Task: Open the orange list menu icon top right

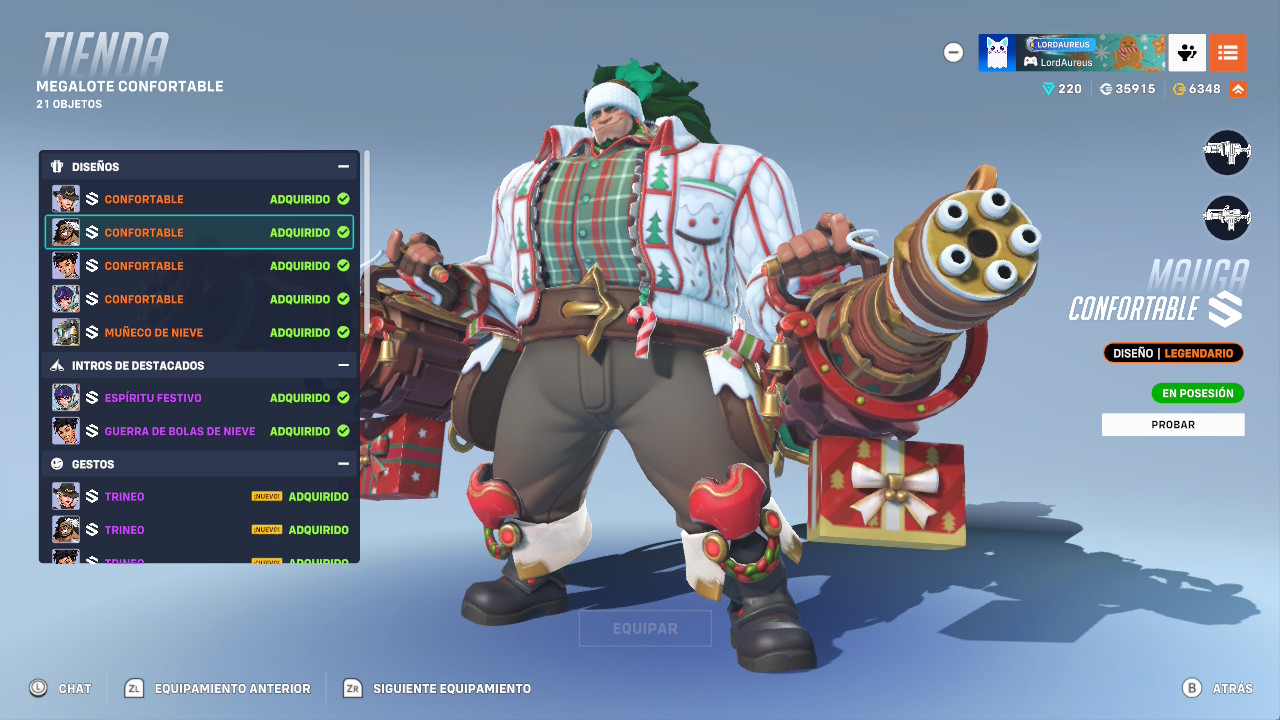Action: [x=1228, y=52]
